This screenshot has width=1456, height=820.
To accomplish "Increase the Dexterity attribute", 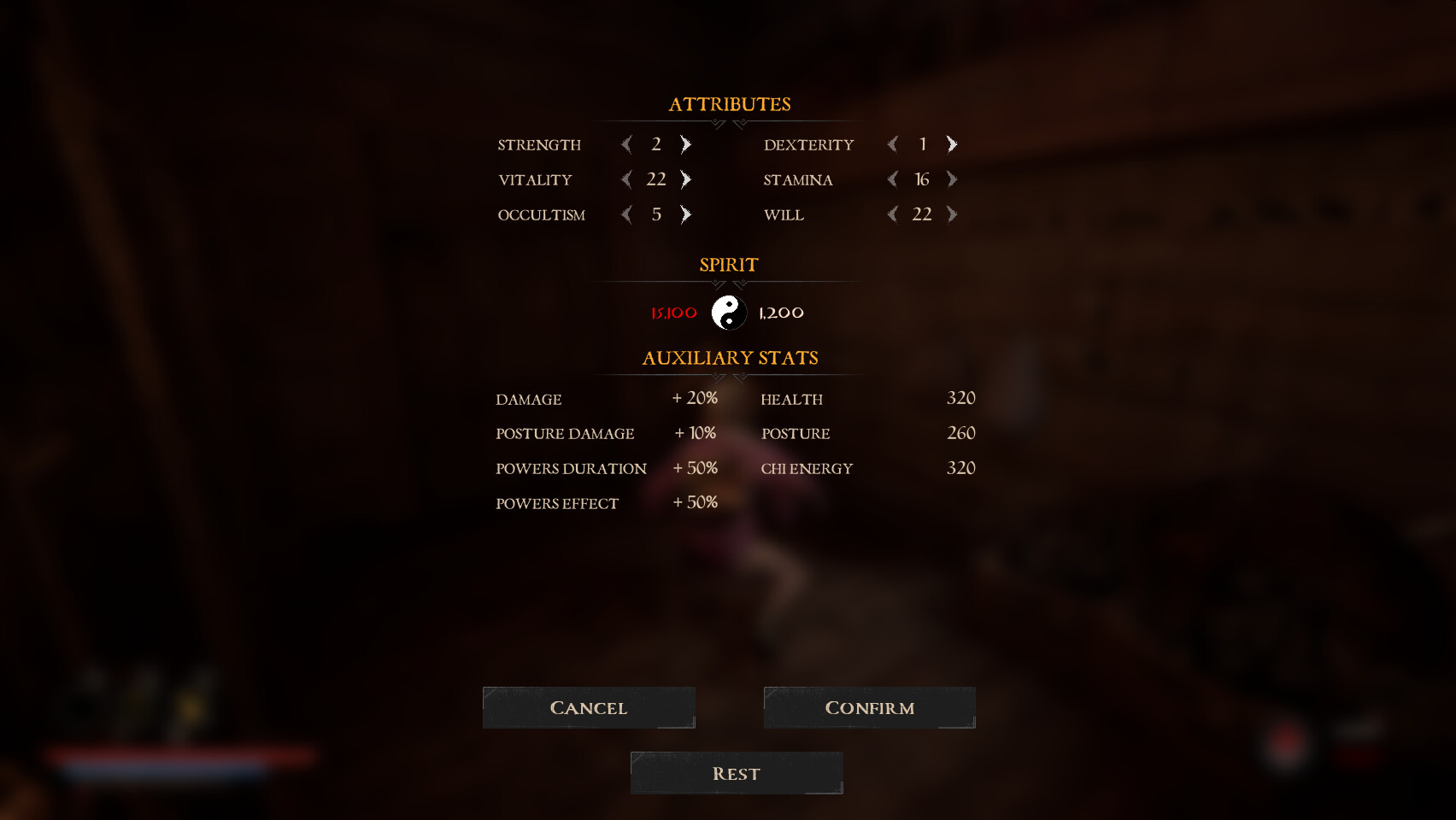I will pos(951,144).
